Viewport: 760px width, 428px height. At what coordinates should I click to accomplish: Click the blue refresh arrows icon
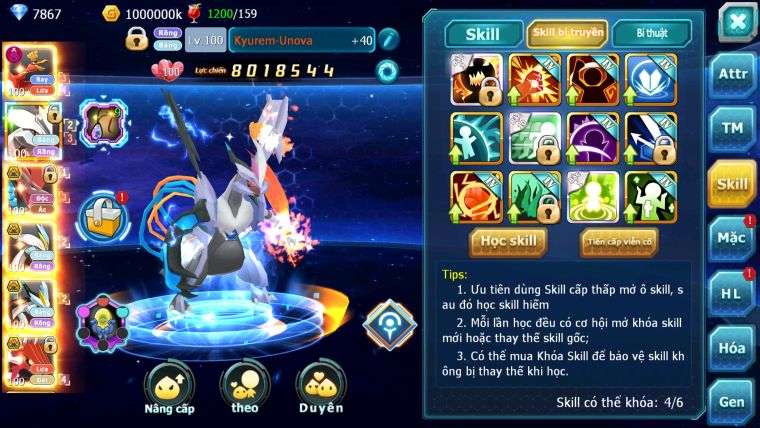(387, 70)
